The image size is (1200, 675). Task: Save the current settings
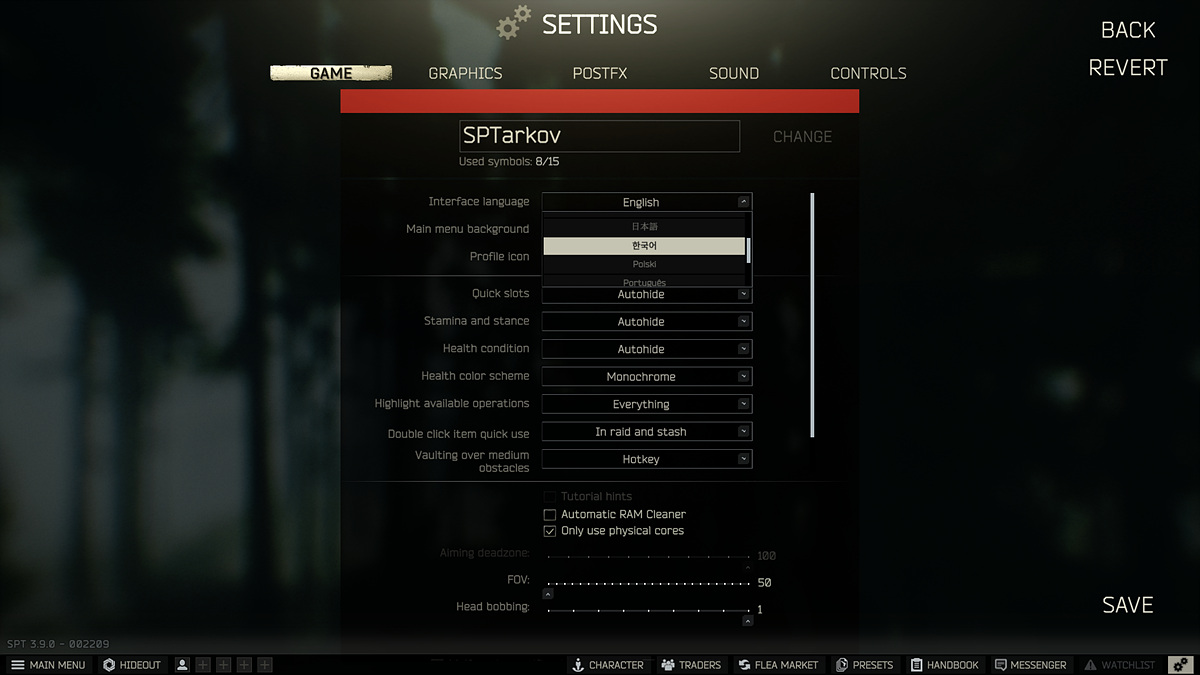pyautogui.click(x=1128, y=605)
